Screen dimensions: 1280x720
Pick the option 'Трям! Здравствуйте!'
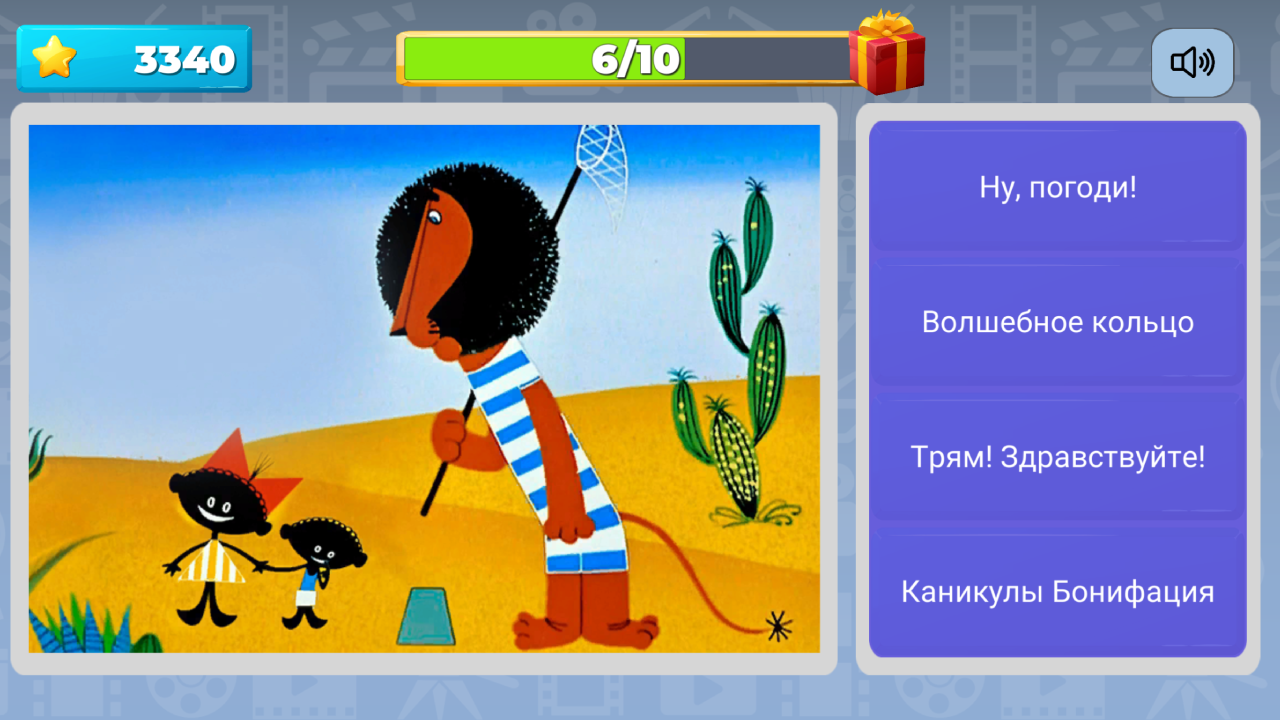(x=1057, y=457)
